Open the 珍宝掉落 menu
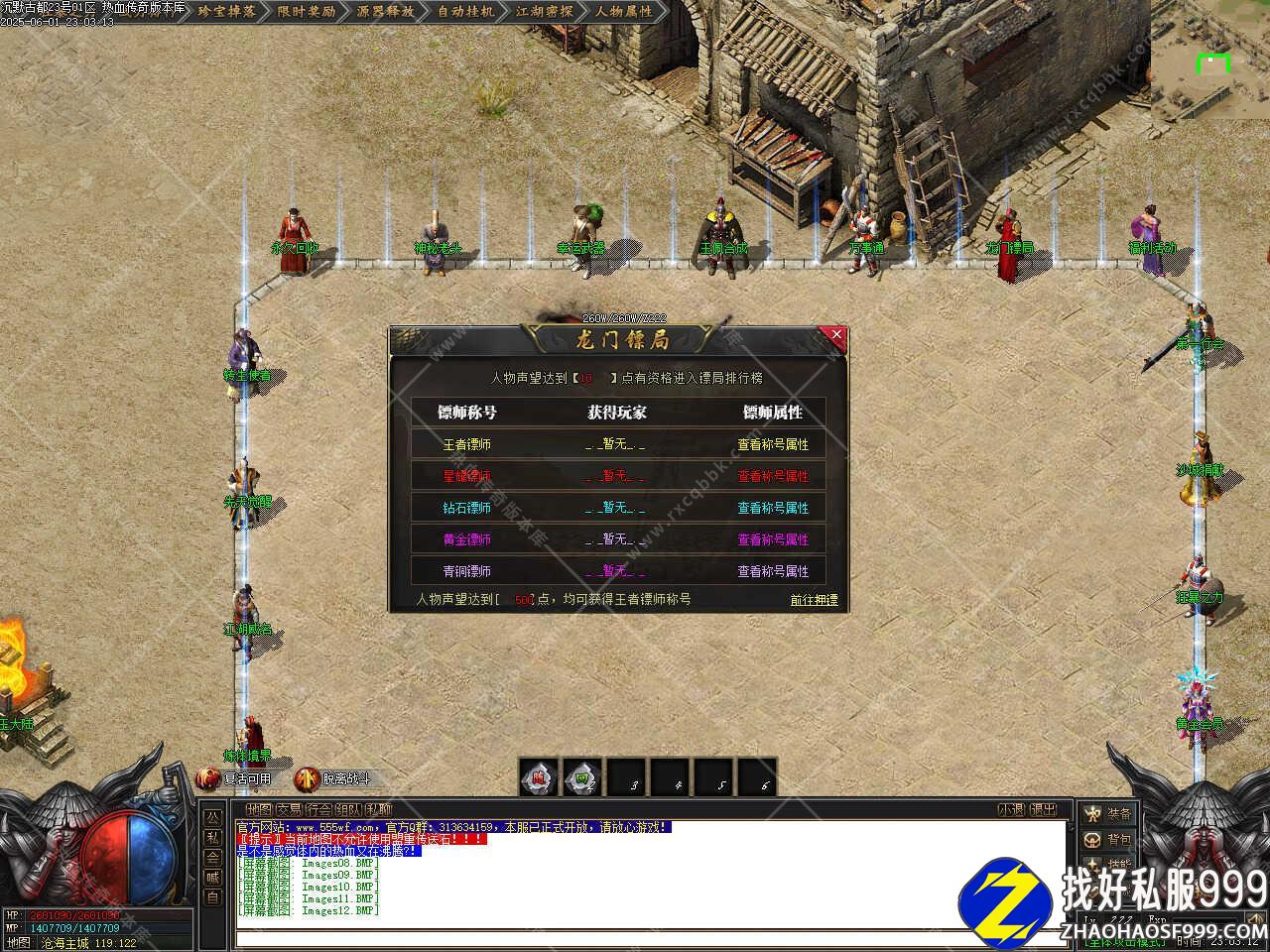 point(226,12)
